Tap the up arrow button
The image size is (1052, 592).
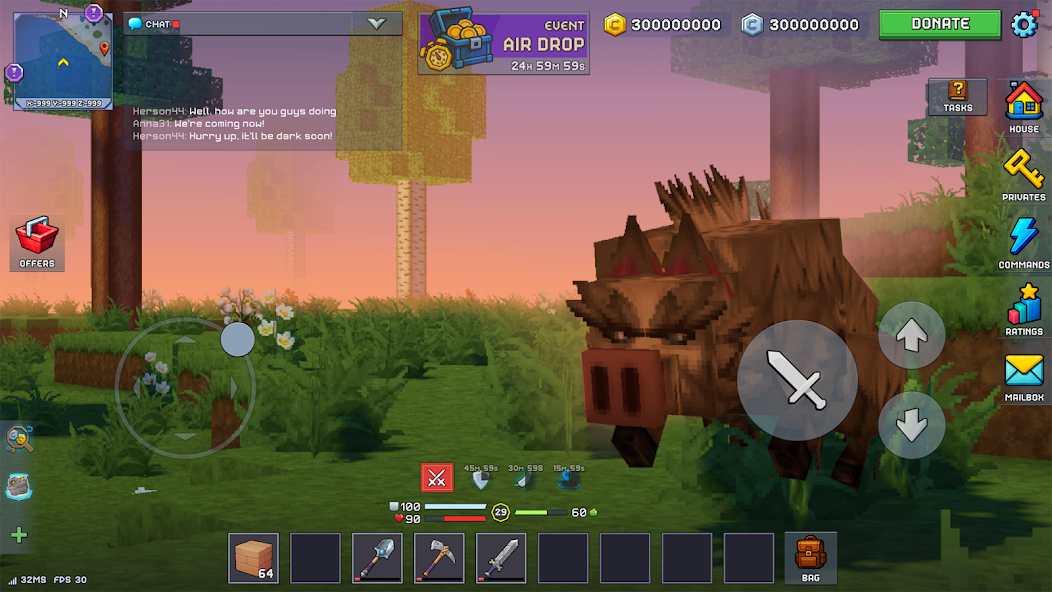coord(911,336)
